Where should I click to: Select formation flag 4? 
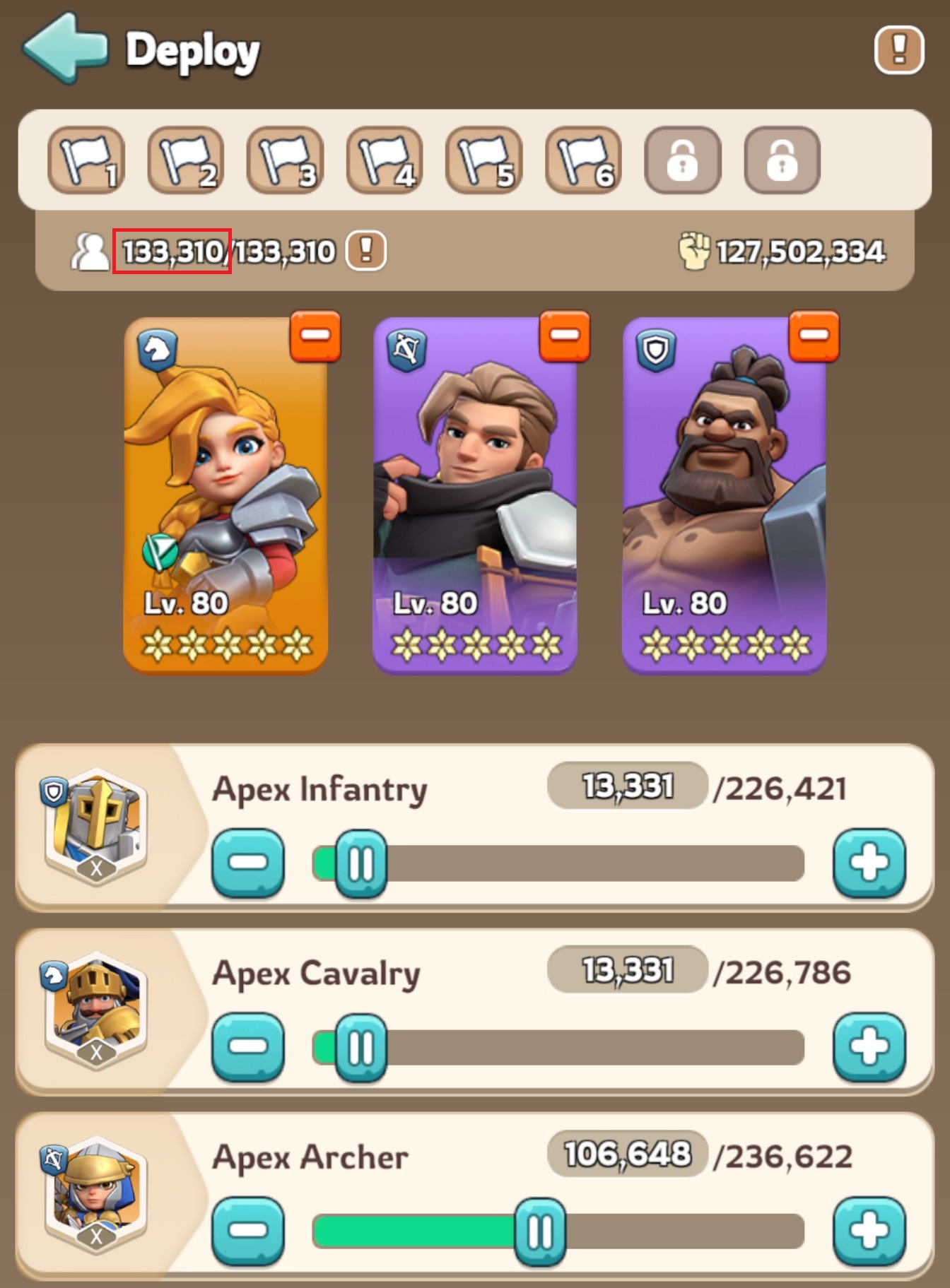tap(385, 160)
